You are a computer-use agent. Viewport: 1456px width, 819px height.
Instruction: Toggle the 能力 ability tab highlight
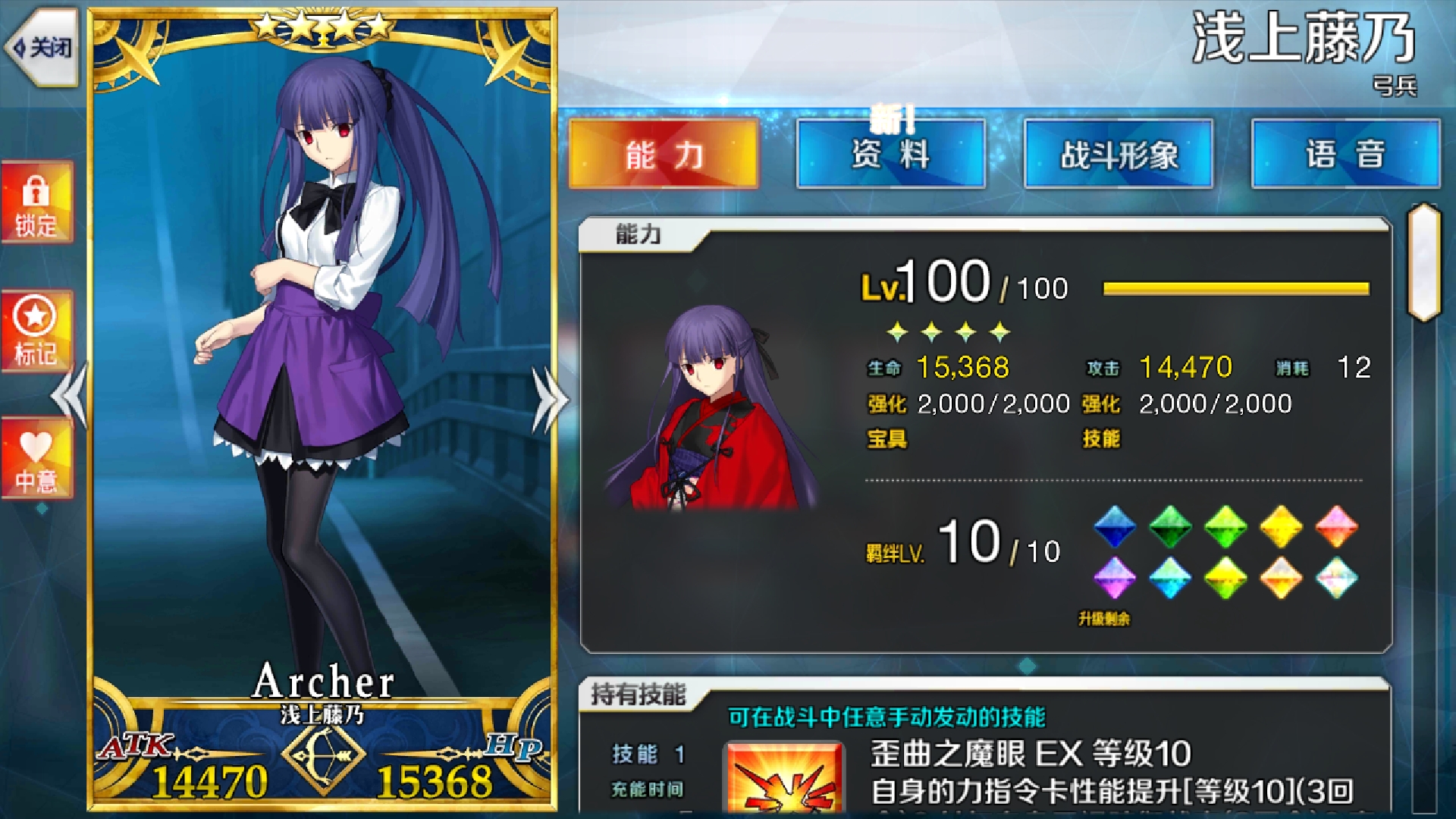pyautogui.click(x=662, y=154)
